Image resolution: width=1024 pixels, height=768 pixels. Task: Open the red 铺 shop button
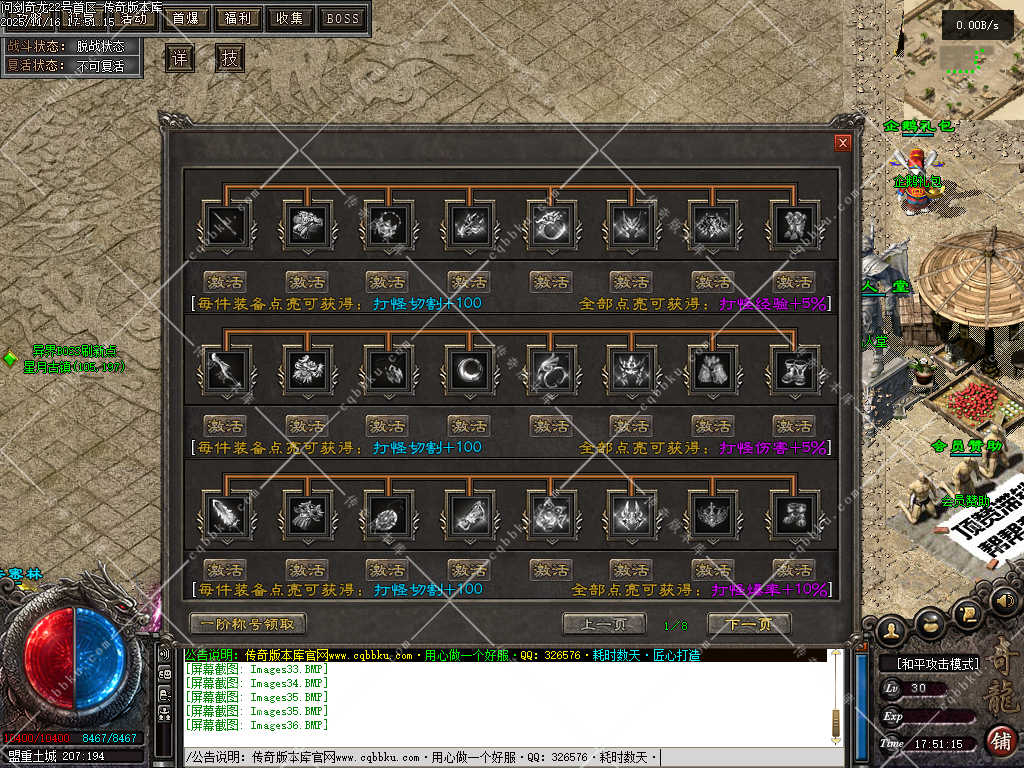point(1000,741)
